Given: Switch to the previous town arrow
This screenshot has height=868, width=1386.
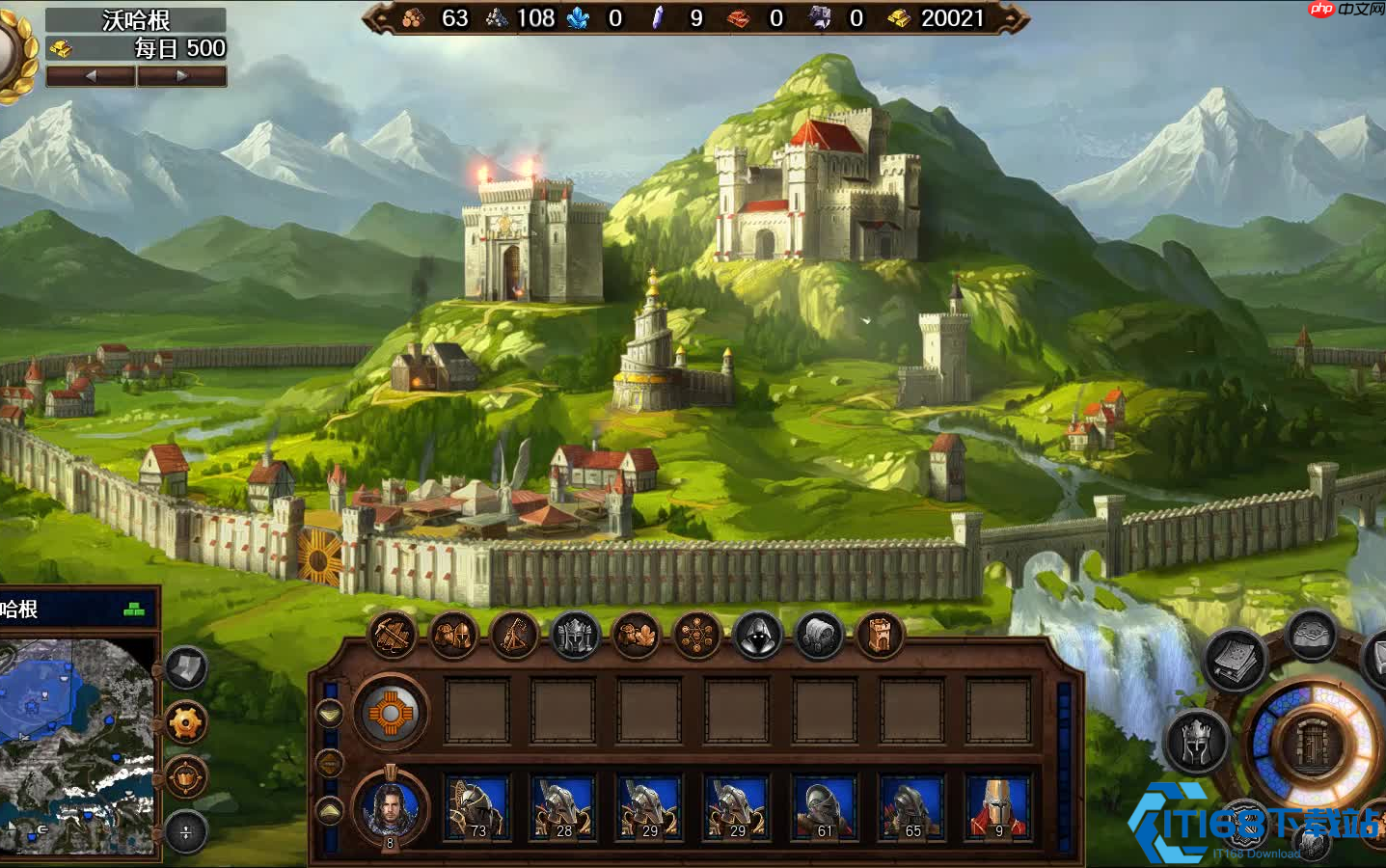Looking at the screenshot, I should [91, 76].
